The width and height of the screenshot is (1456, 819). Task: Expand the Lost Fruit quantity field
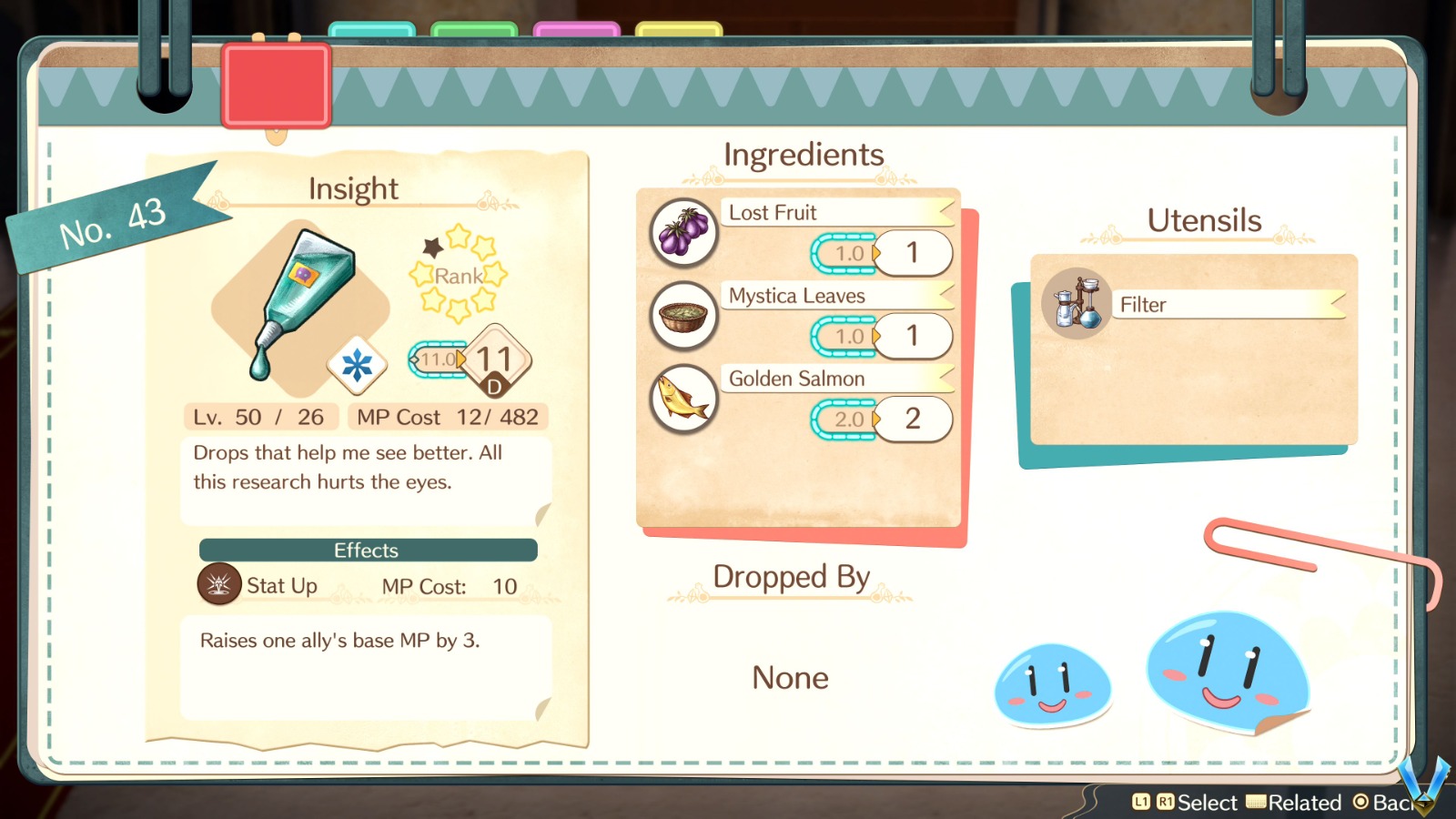pyautogui.click(x=852, y=253)
